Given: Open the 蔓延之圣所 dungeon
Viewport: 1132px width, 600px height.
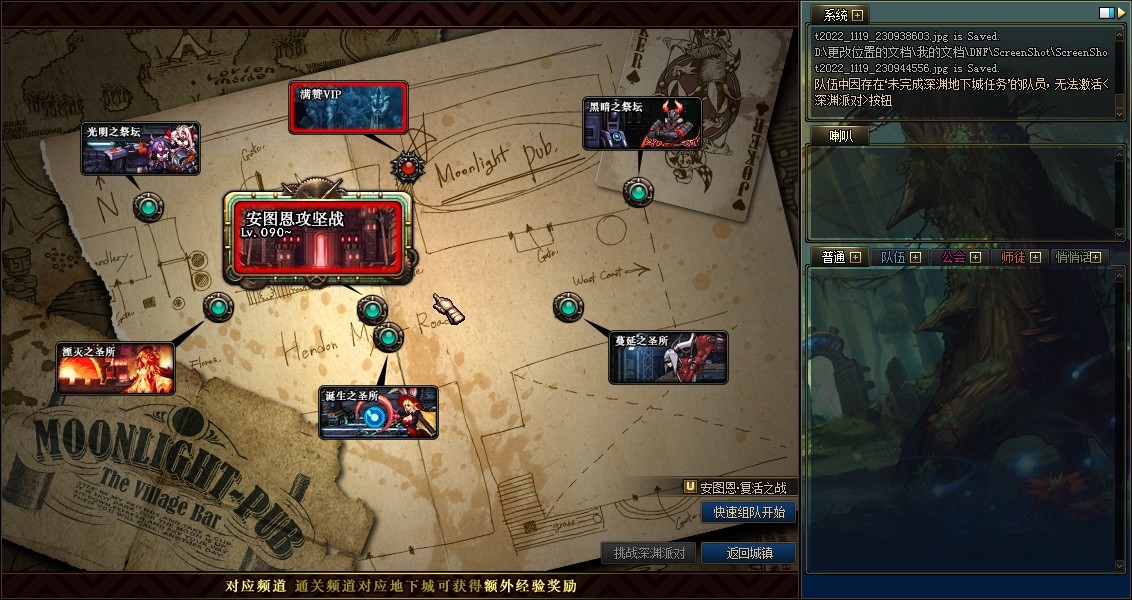Looking at the screenshot, I should (x=668, y=357).
